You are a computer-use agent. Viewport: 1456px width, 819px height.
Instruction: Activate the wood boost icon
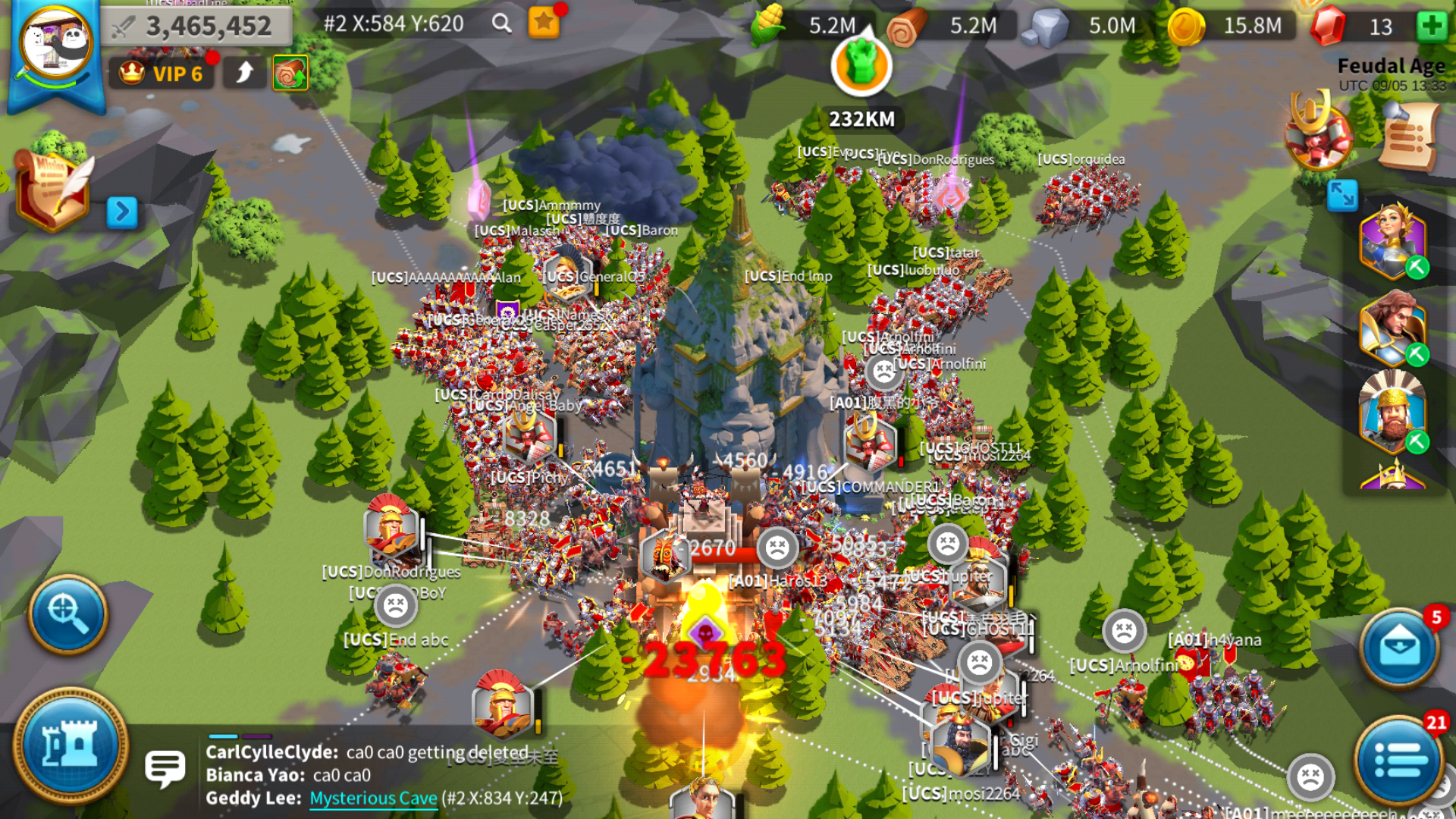point(290,74)
